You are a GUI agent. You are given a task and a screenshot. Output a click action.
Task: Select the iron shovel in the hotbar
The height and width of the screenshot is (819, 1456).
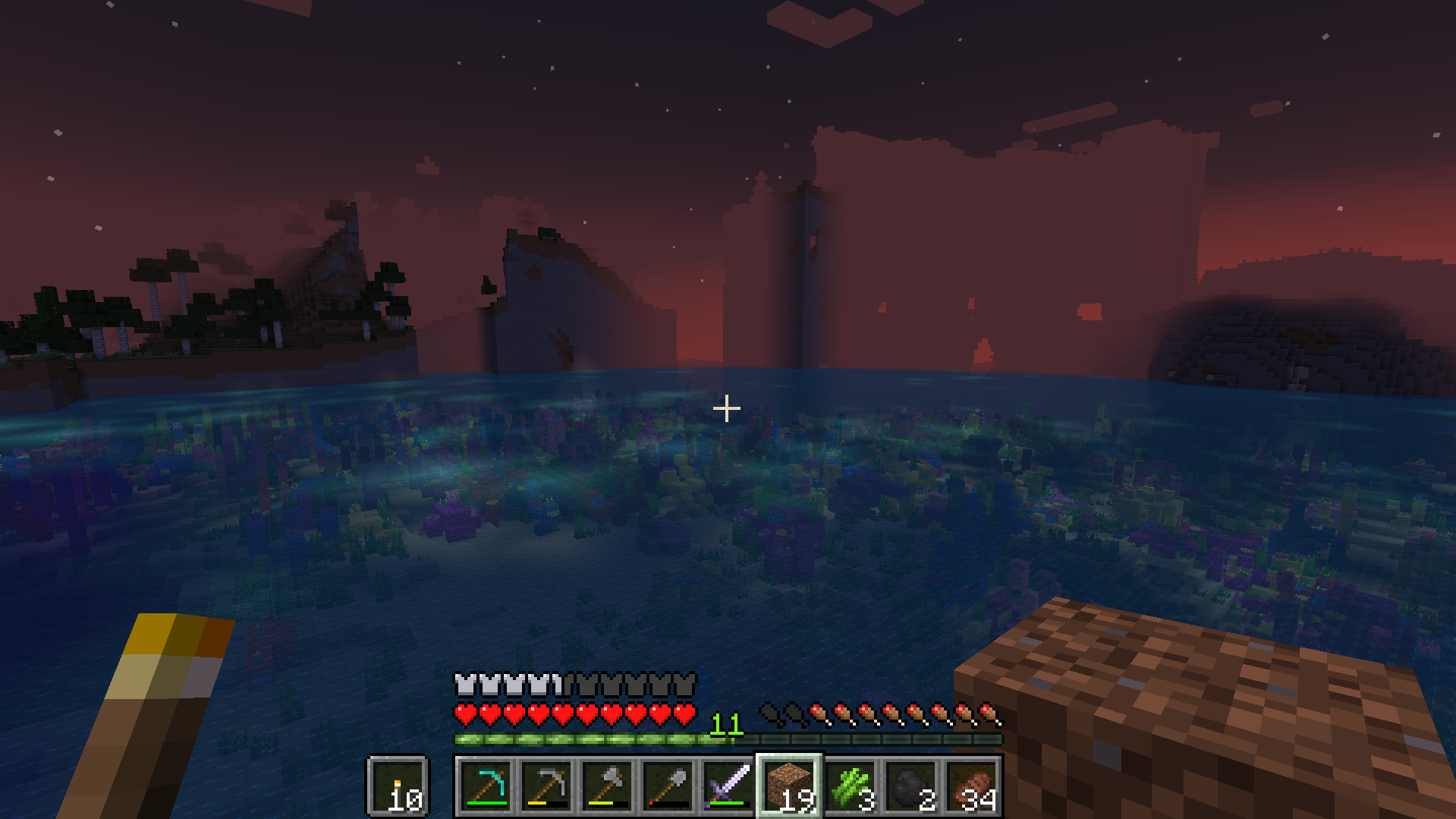(668, 787)
